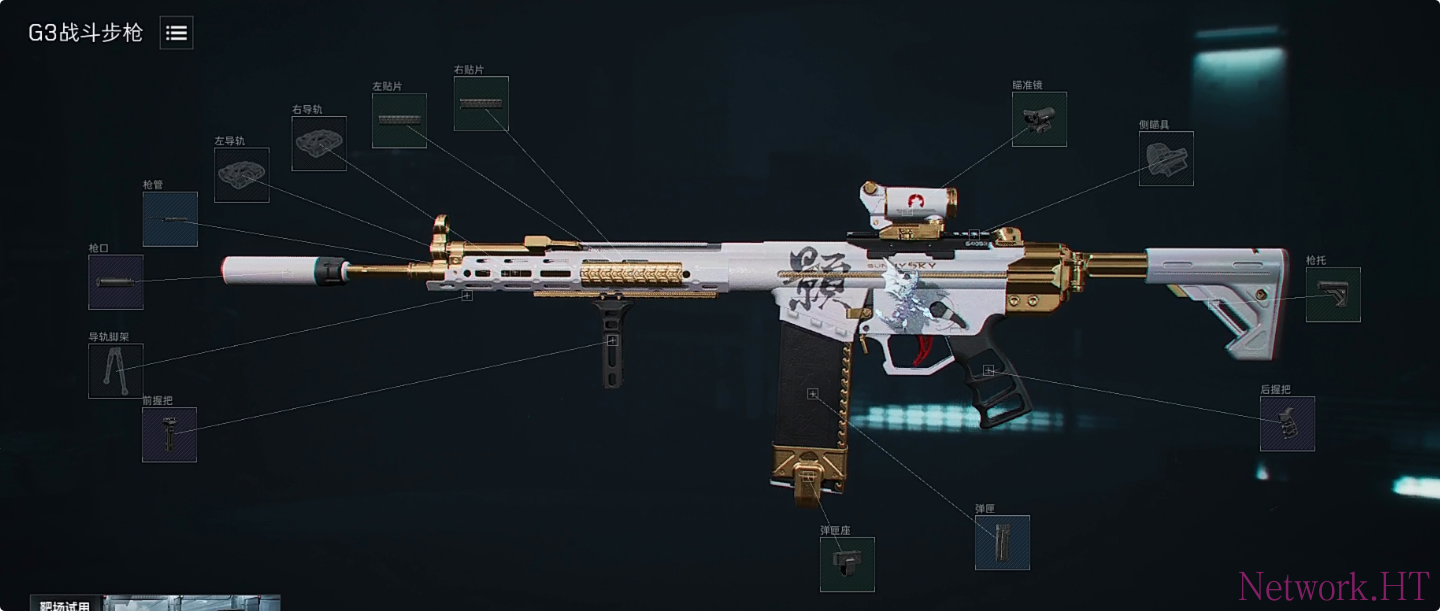This screenshot has height=611, width=1440.
Task: Select the 导轨脚架 rail bipod slot
Action: [x=116, y=371]
